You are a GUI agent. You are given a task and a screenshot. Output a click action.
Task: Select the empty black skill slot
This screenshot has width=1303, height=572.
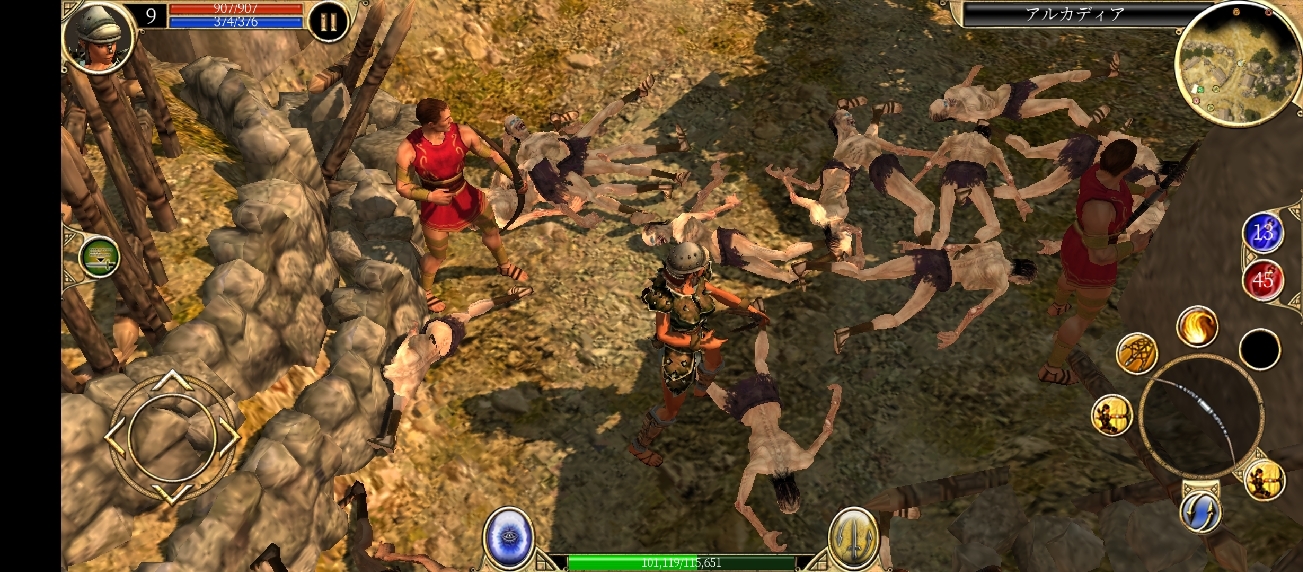[1259, 349]
